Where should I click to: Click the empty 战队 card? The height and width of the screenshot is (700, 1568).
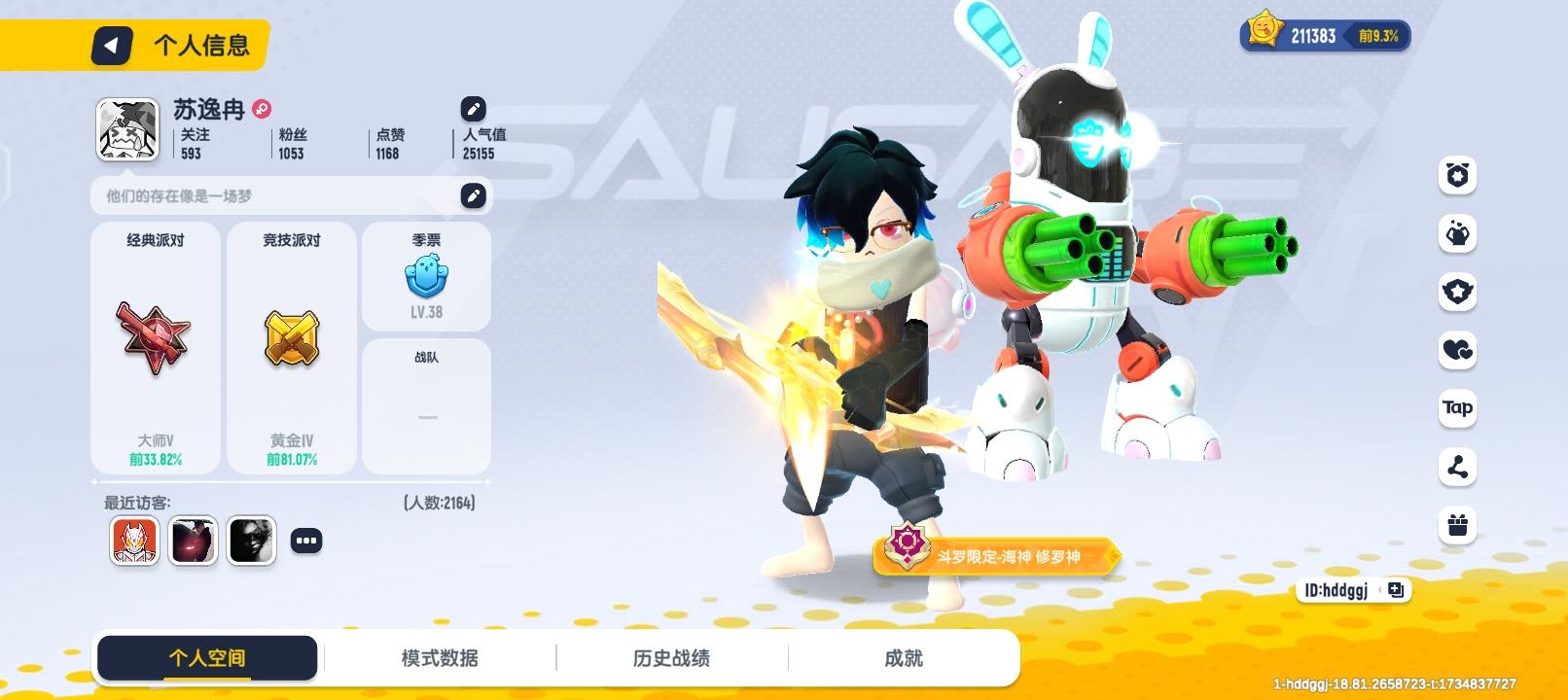[426, 403]
